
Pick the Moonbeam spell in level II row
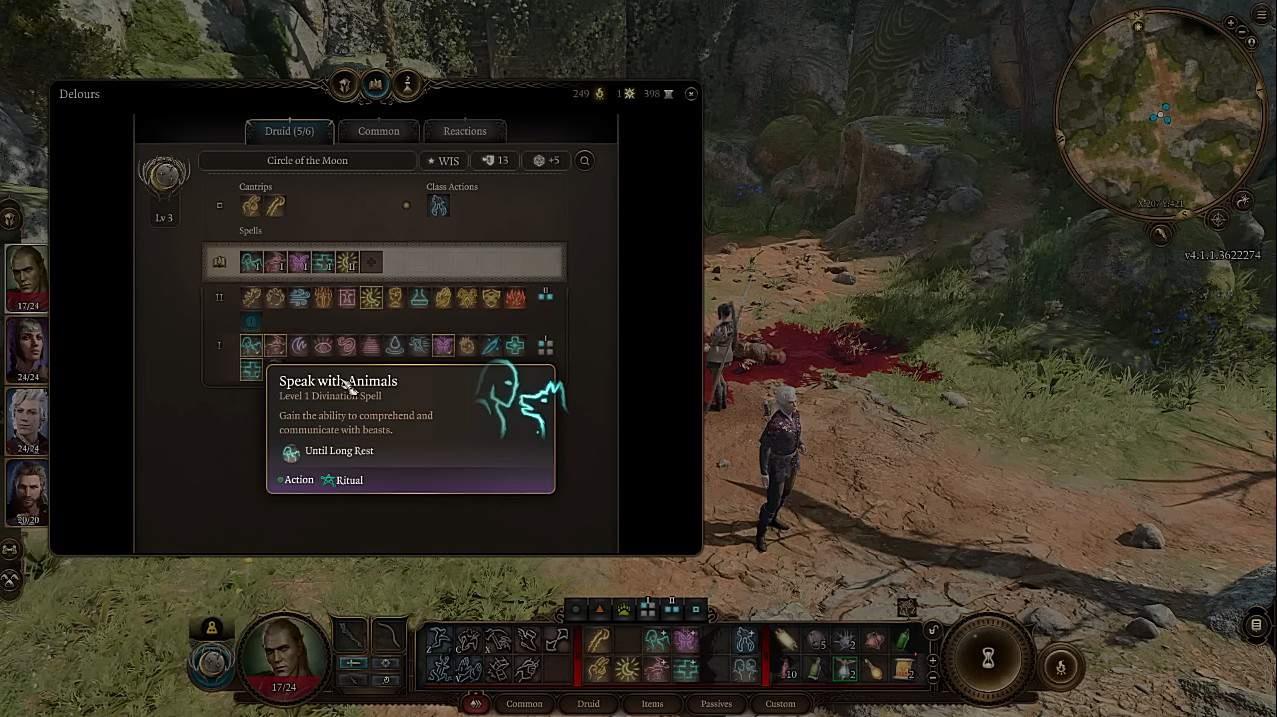click(371, 297)
